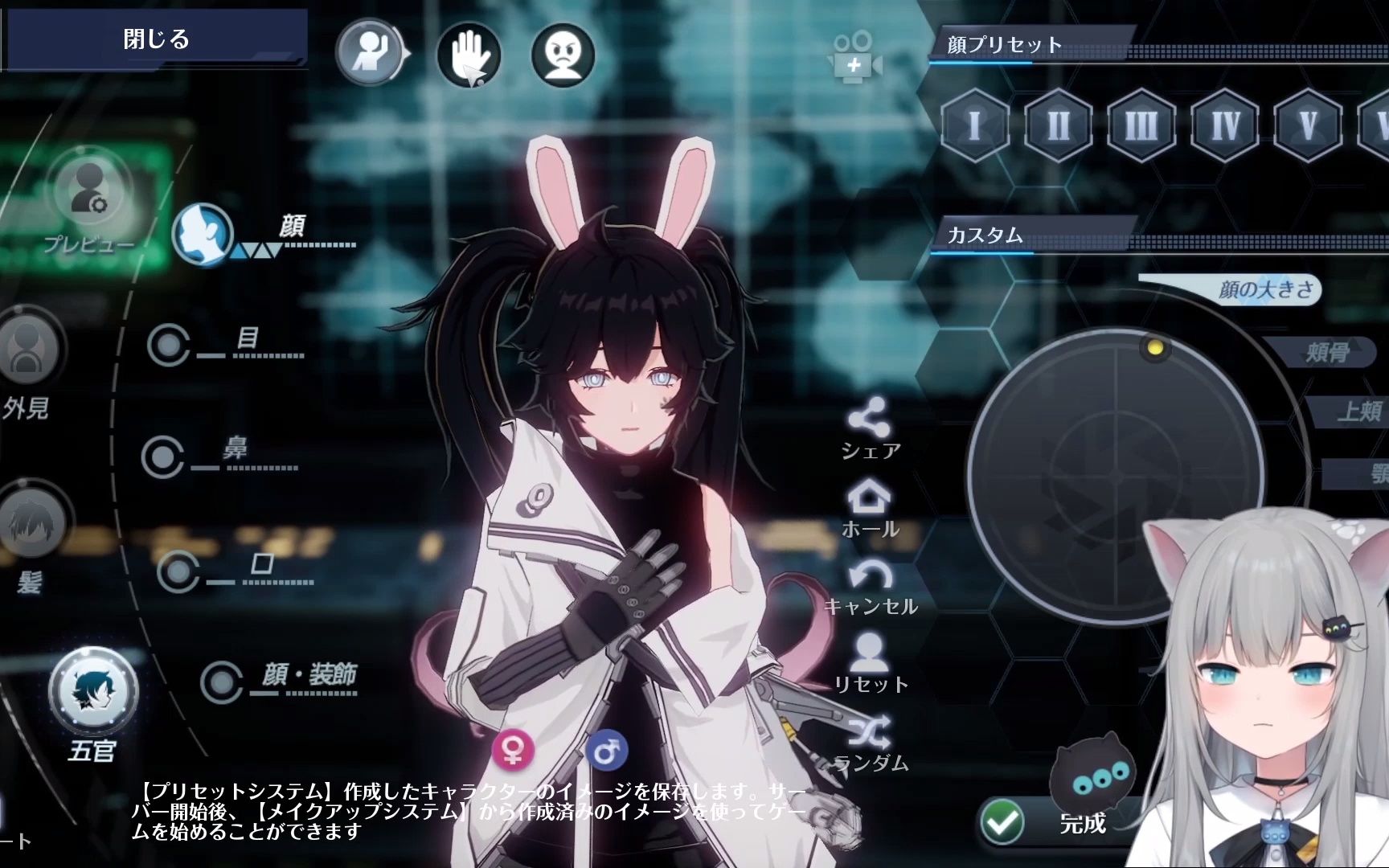Open the waving pose selector icon
The height and width of the screenshot is (868, 1389).
(x=370, y=53)
